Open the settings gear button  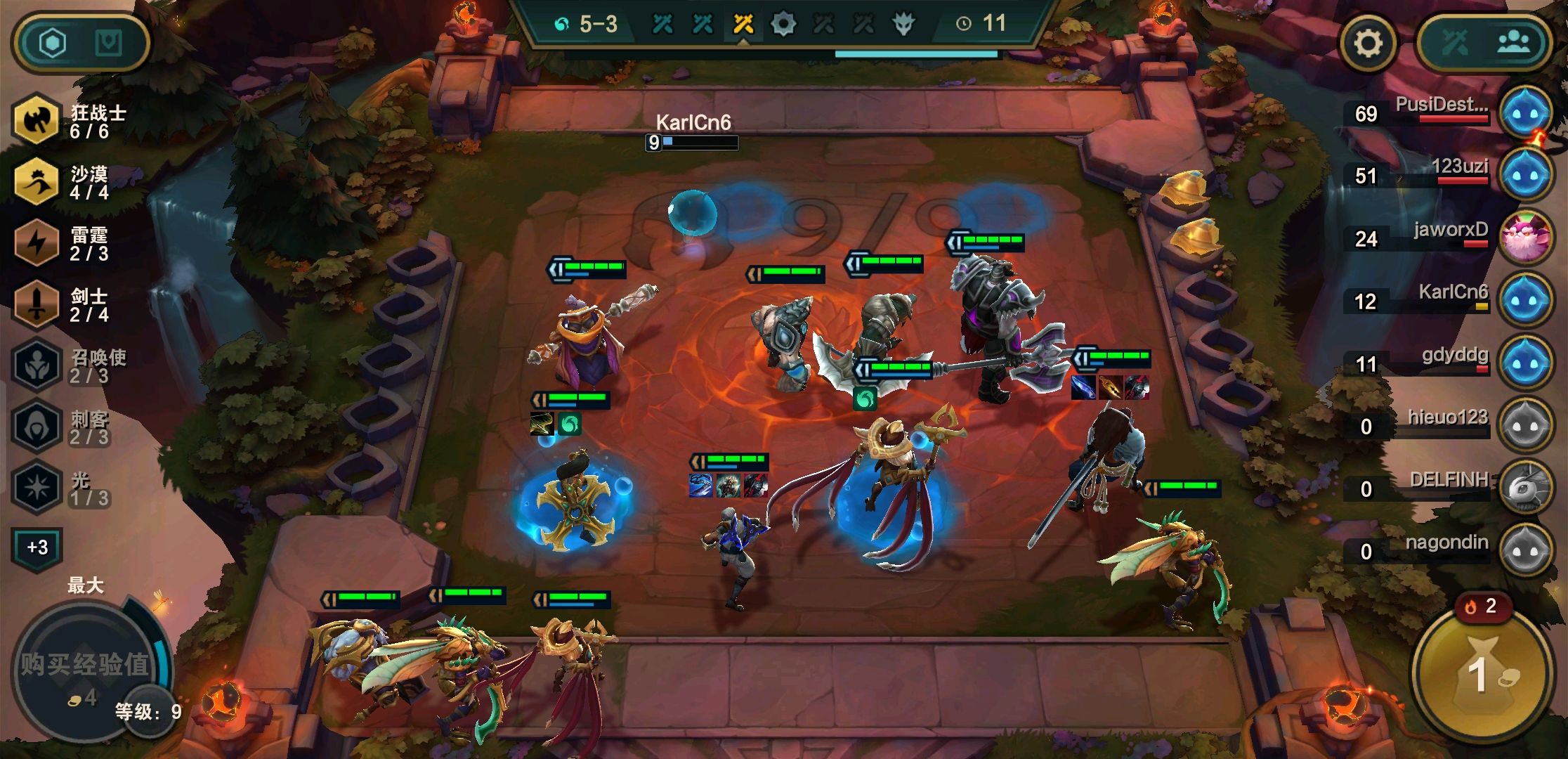point(1367,44)
